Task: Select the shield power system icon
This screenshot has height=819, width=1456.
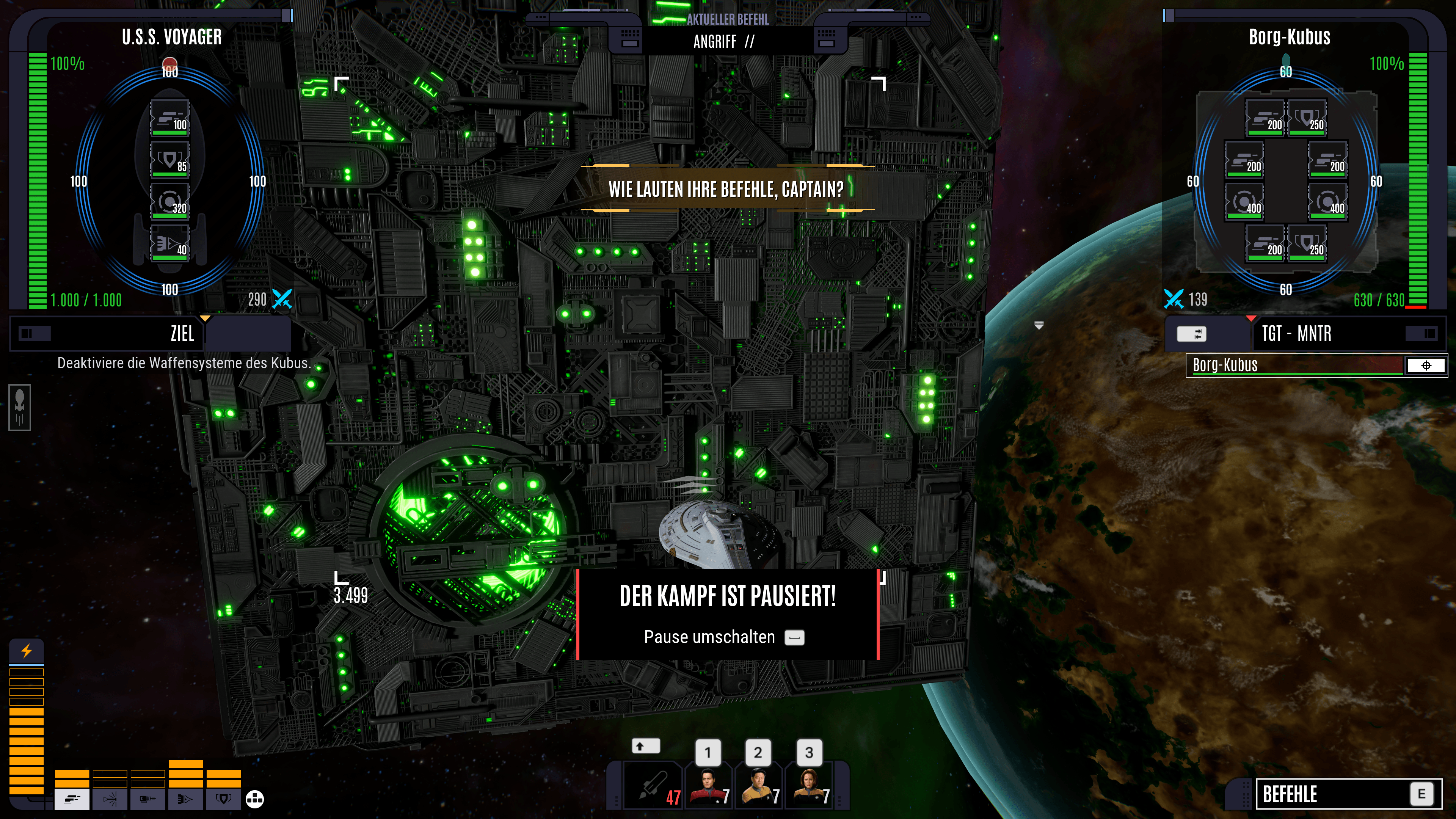Action: pos(224,799)
